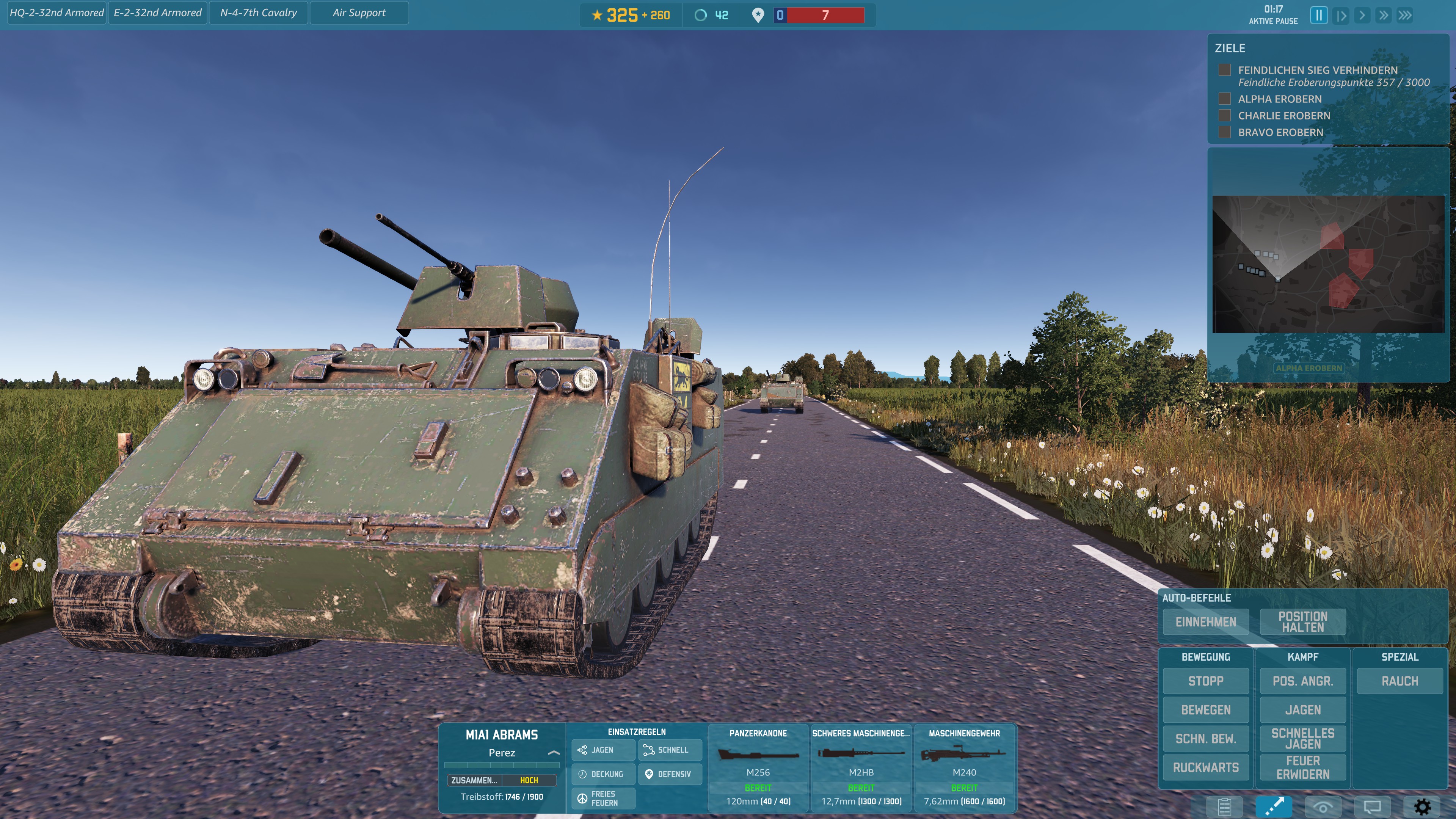
Task: Open the Air Support tab
Action: click(359, 13)
